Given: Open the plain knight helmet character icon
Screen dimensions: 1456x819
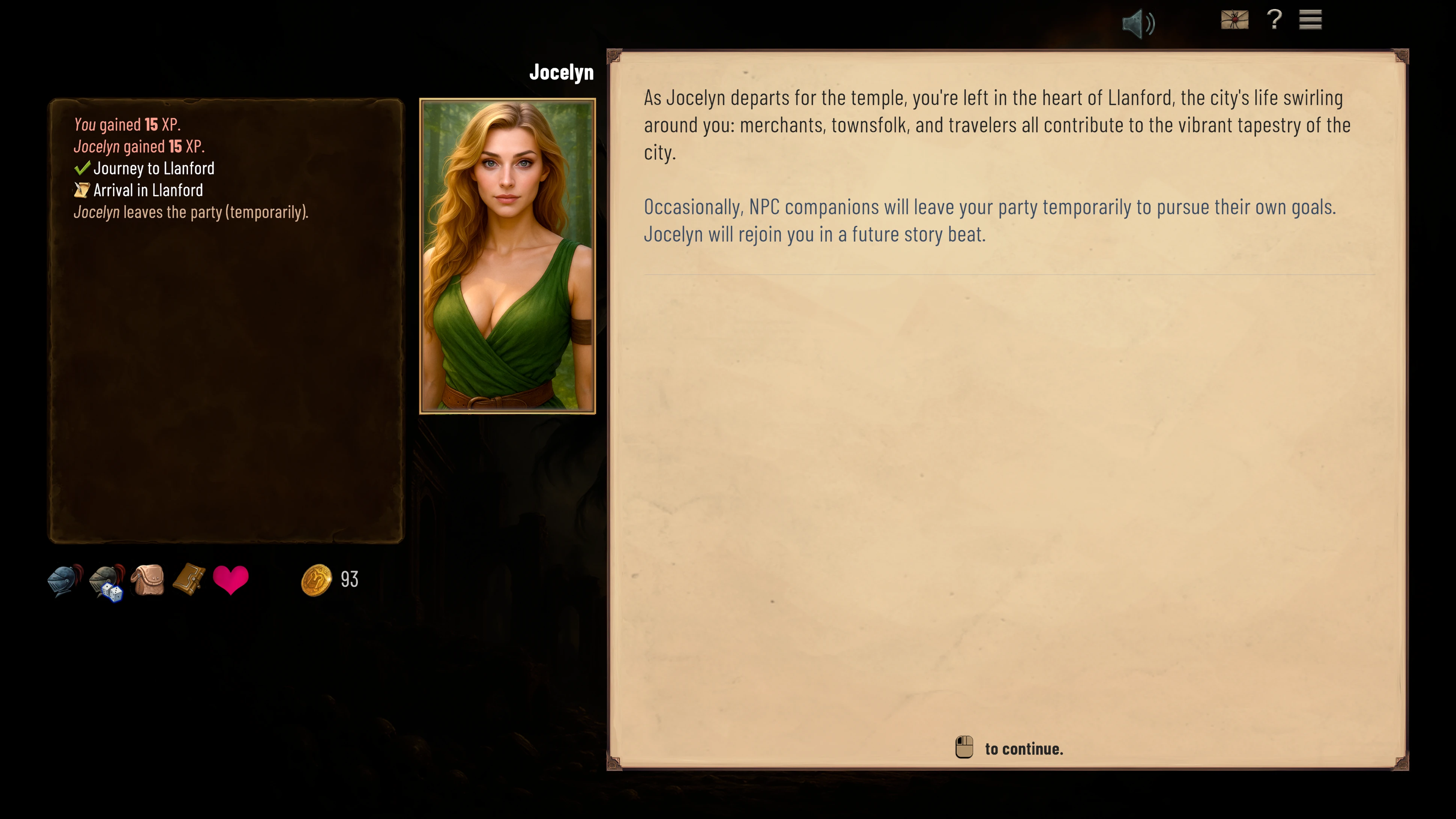Looking at the screenshot, I should point(65,580).
